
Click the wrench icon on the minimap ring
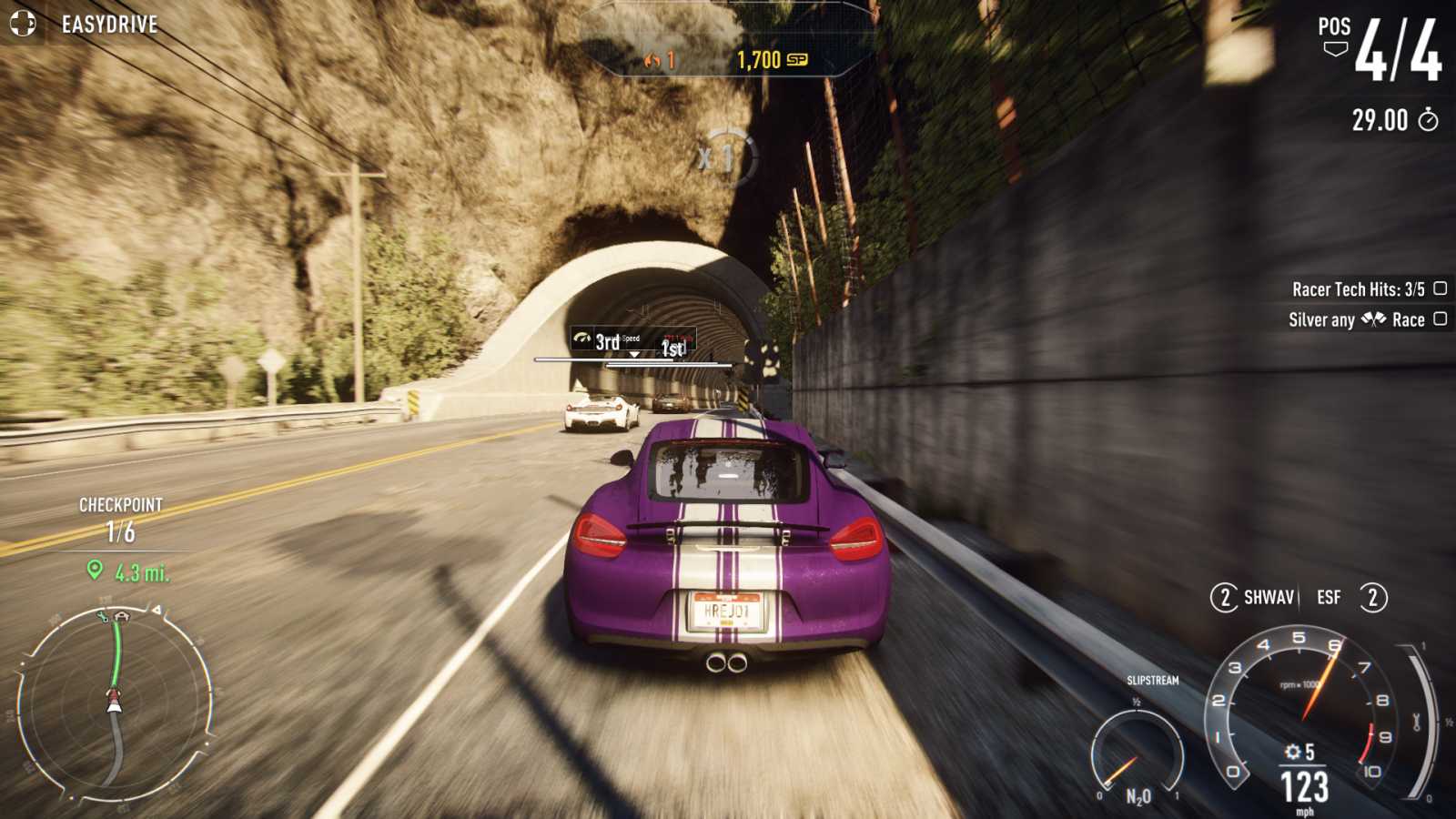coord(102,617)
